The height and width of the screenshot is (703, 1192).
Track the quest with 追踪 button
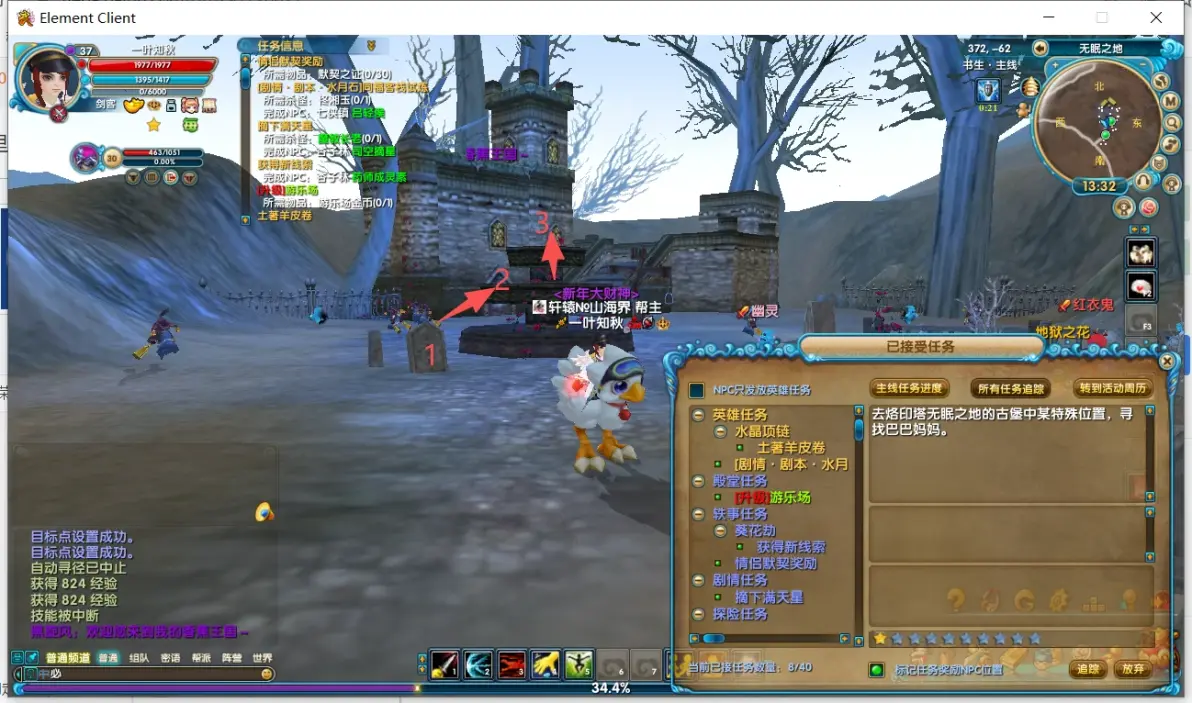1088,669
